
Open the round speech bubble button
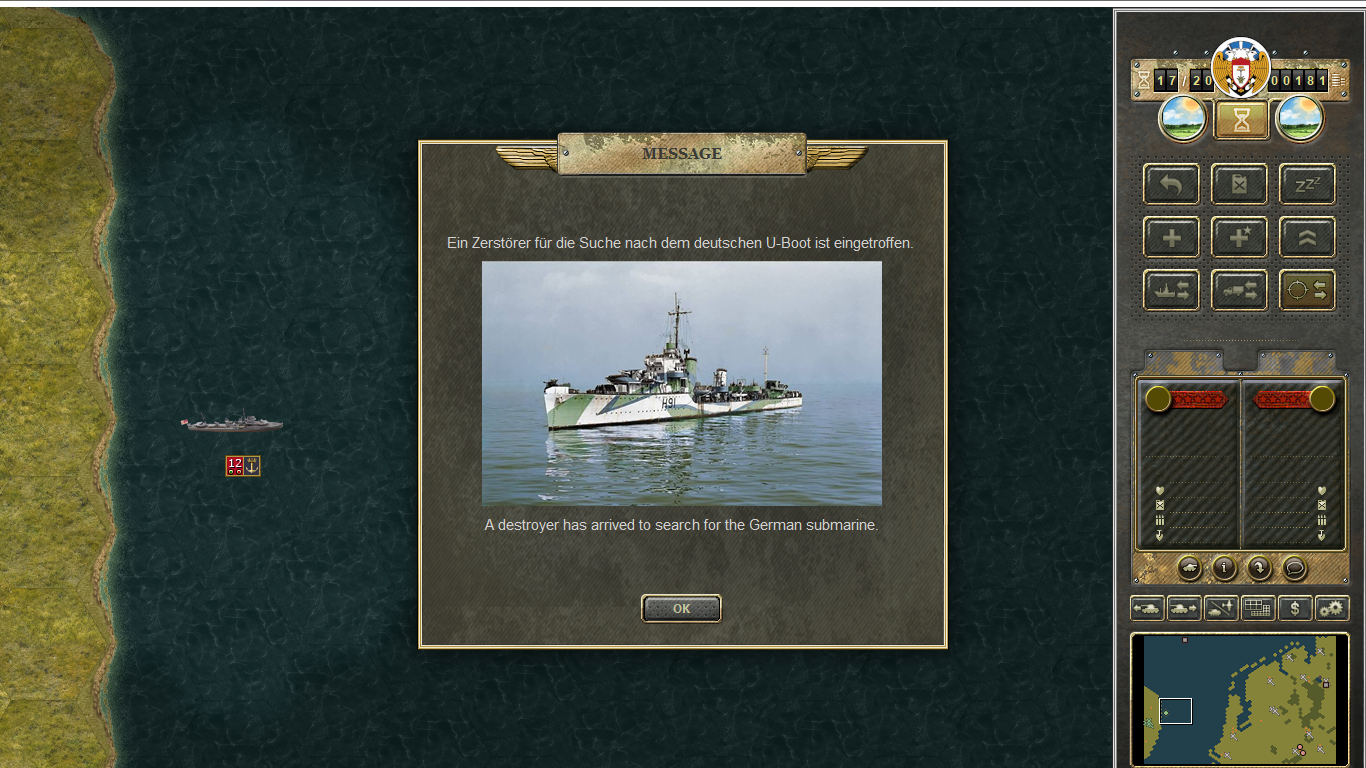(1294, 568)
